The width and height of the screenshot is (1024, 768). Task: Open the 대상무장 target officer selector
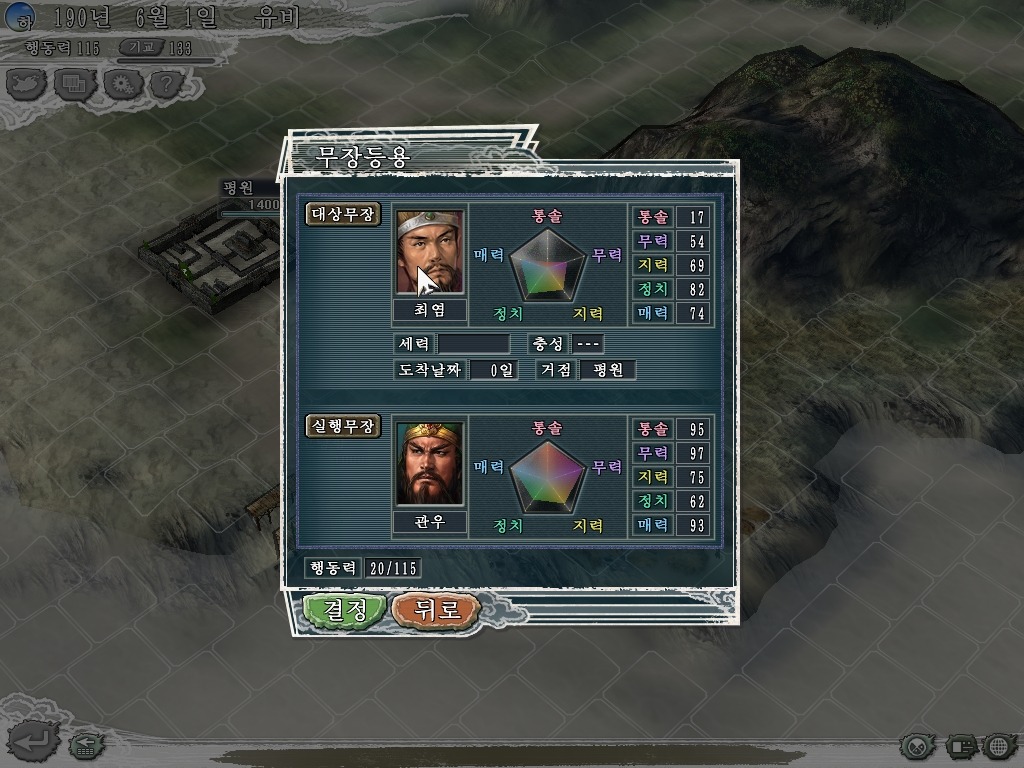(x=343, y=214)
